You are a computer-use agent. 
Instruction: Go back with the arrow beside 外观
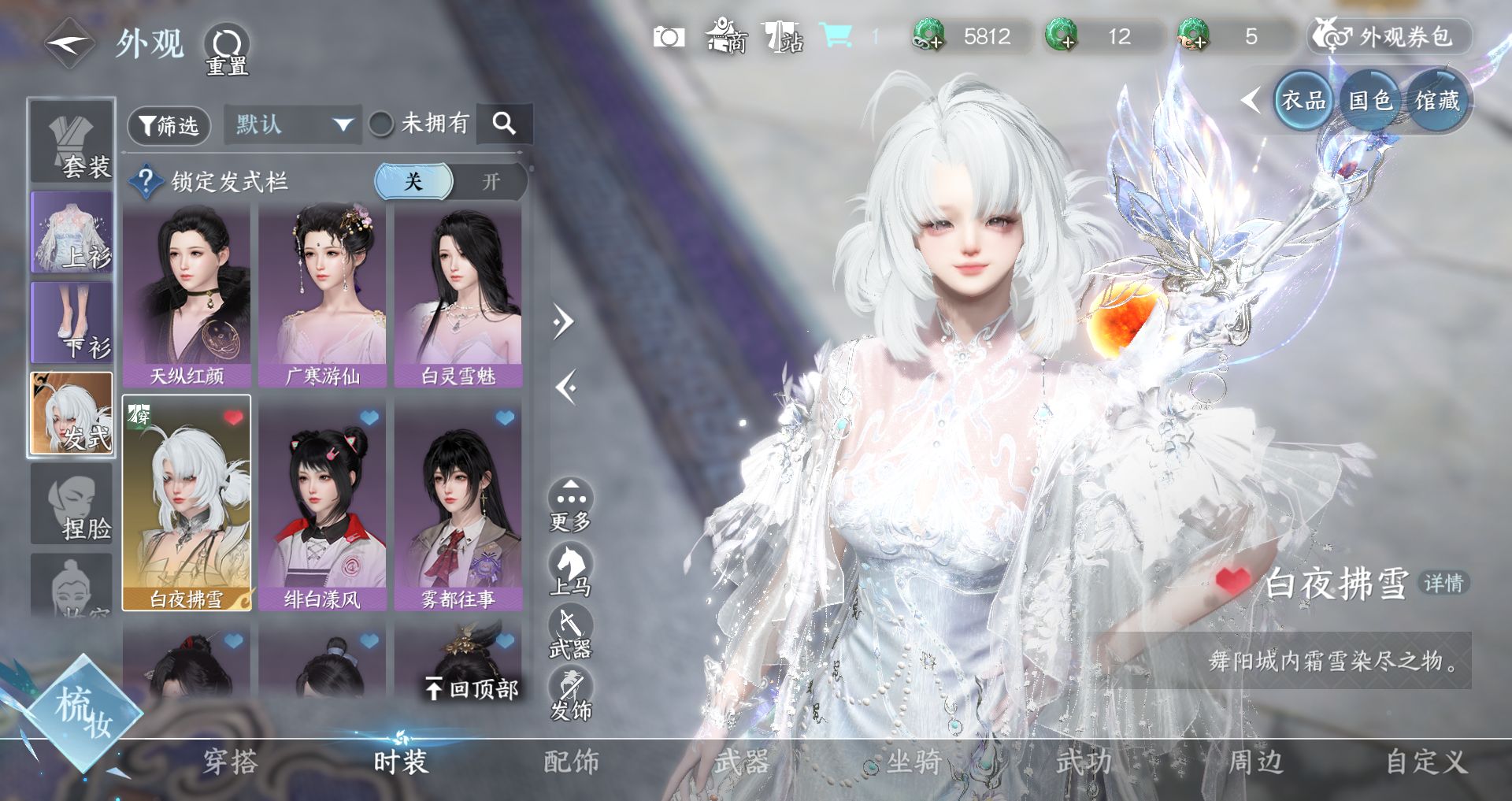click(x=69, y=43)
